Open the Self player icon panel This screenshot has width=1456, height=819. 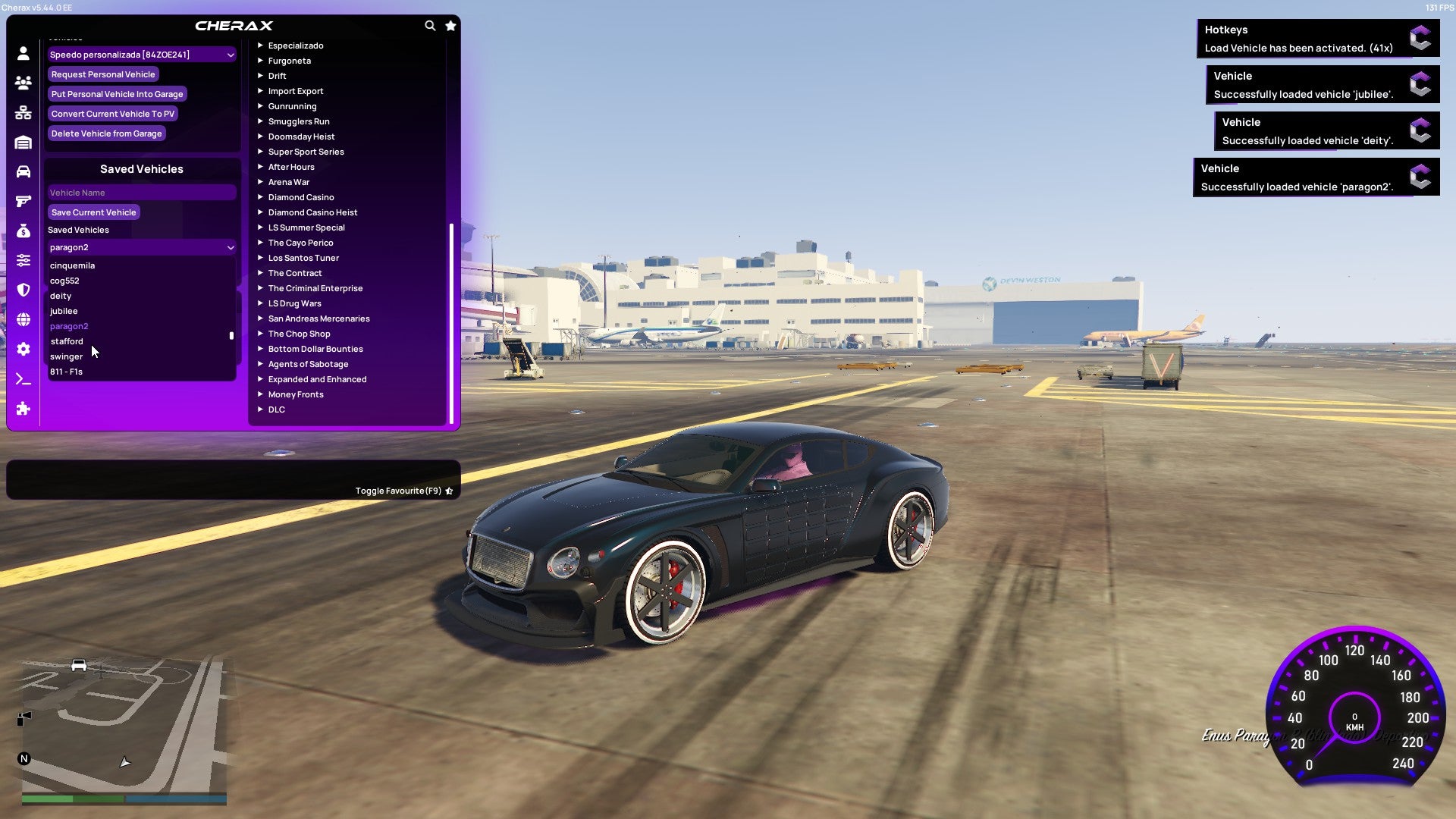pyautogui.click(x=23, y=52)
